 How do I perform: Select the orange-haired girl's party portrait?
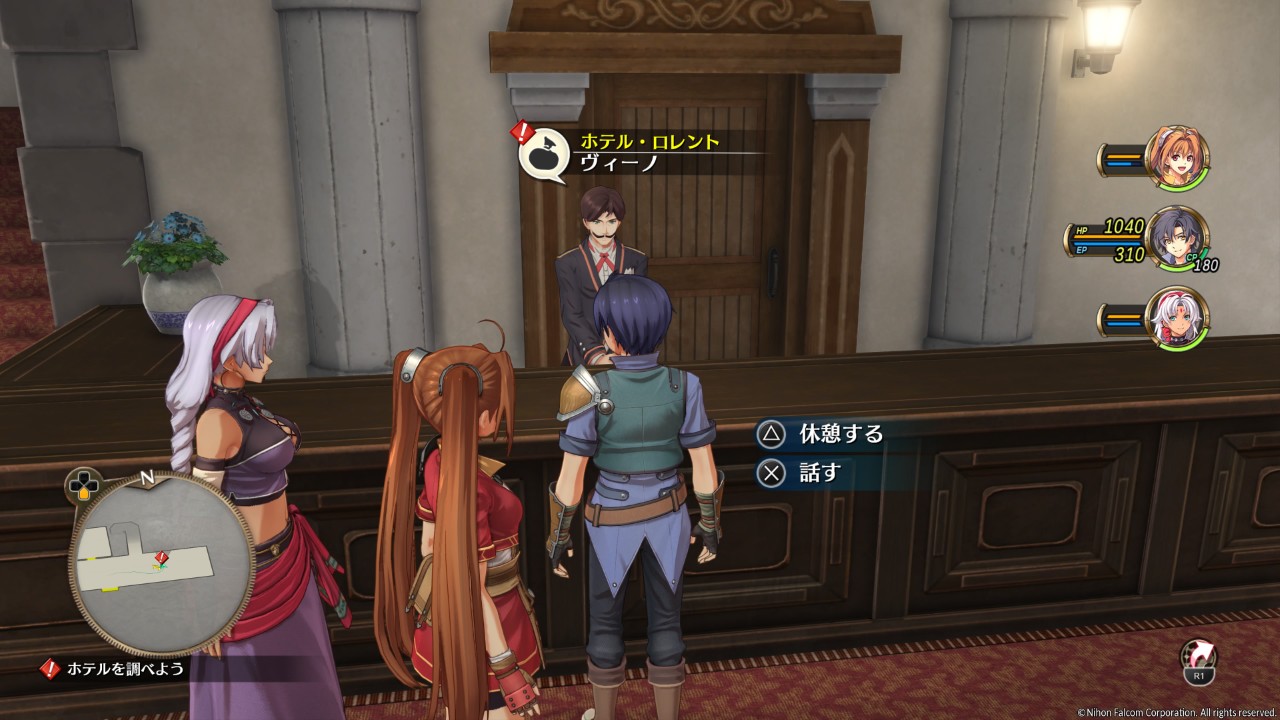[x=1176, y=157]
